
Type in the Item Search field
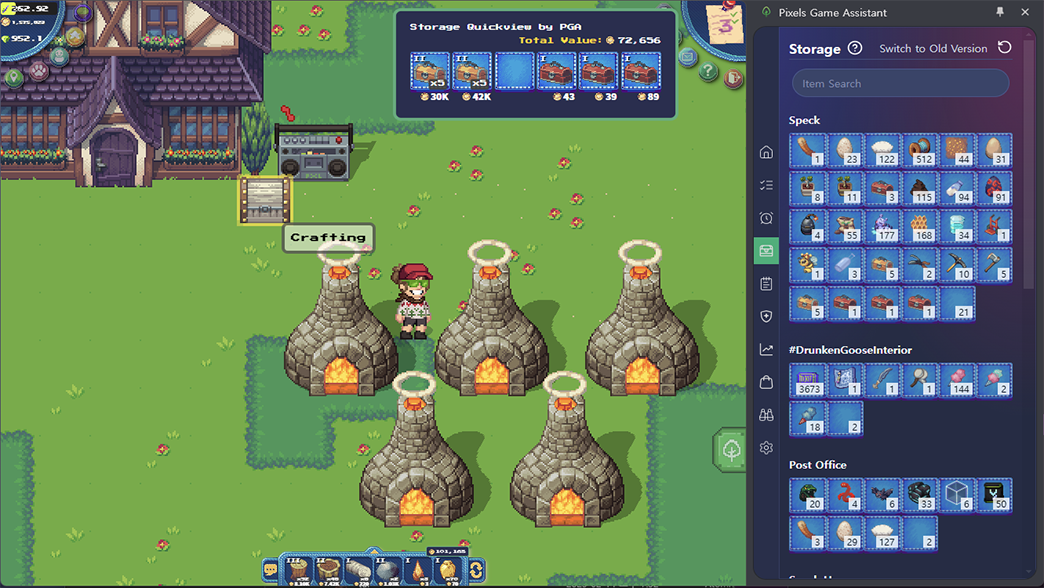(900, 84)
